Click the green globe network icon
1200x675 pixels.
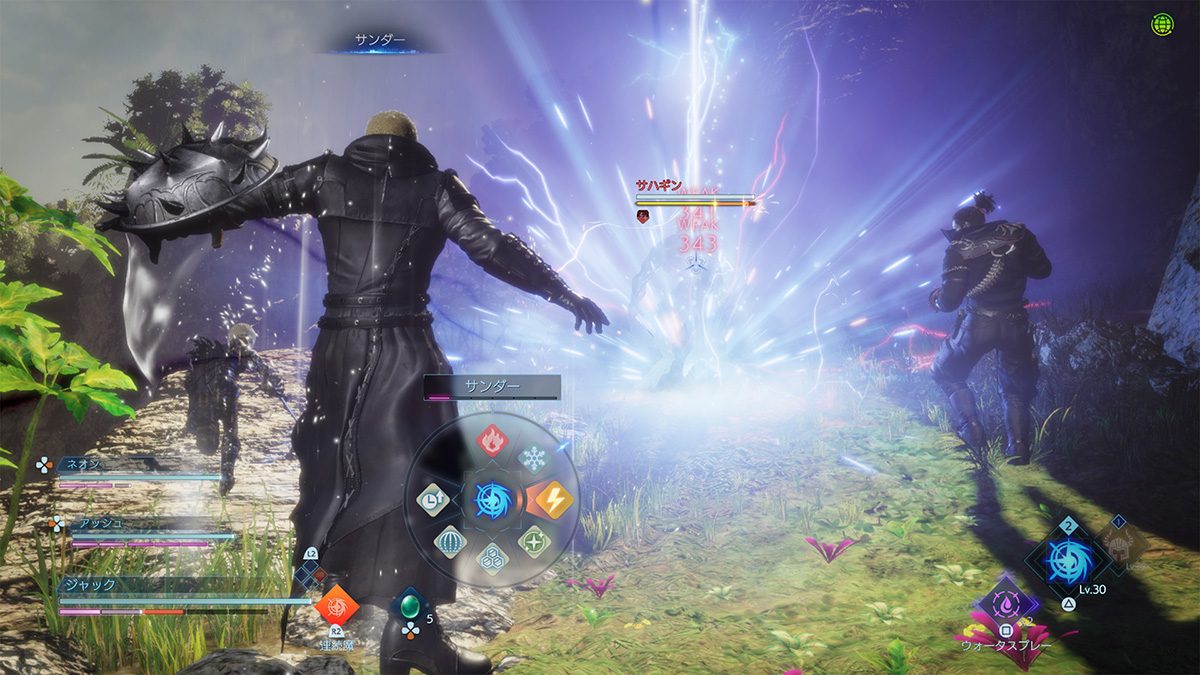click(x=1162, y=25)
